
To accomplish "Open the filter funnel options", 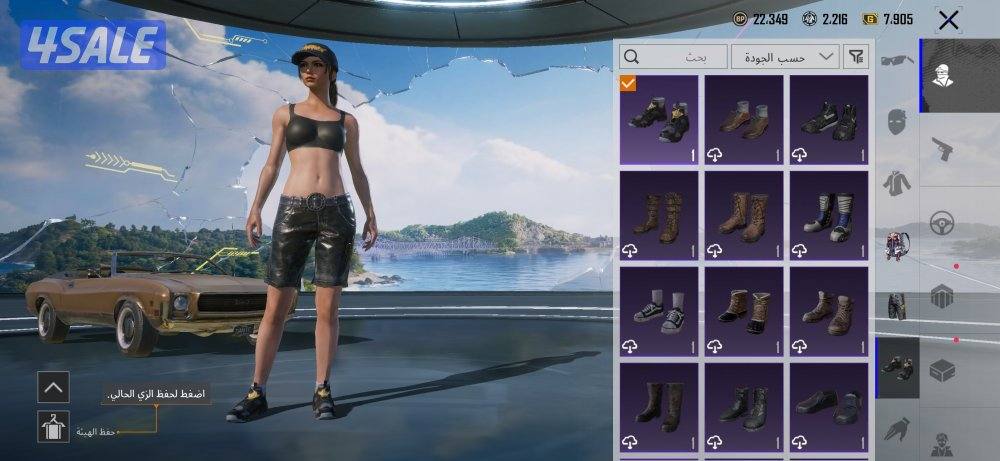I will coord(857,56).
